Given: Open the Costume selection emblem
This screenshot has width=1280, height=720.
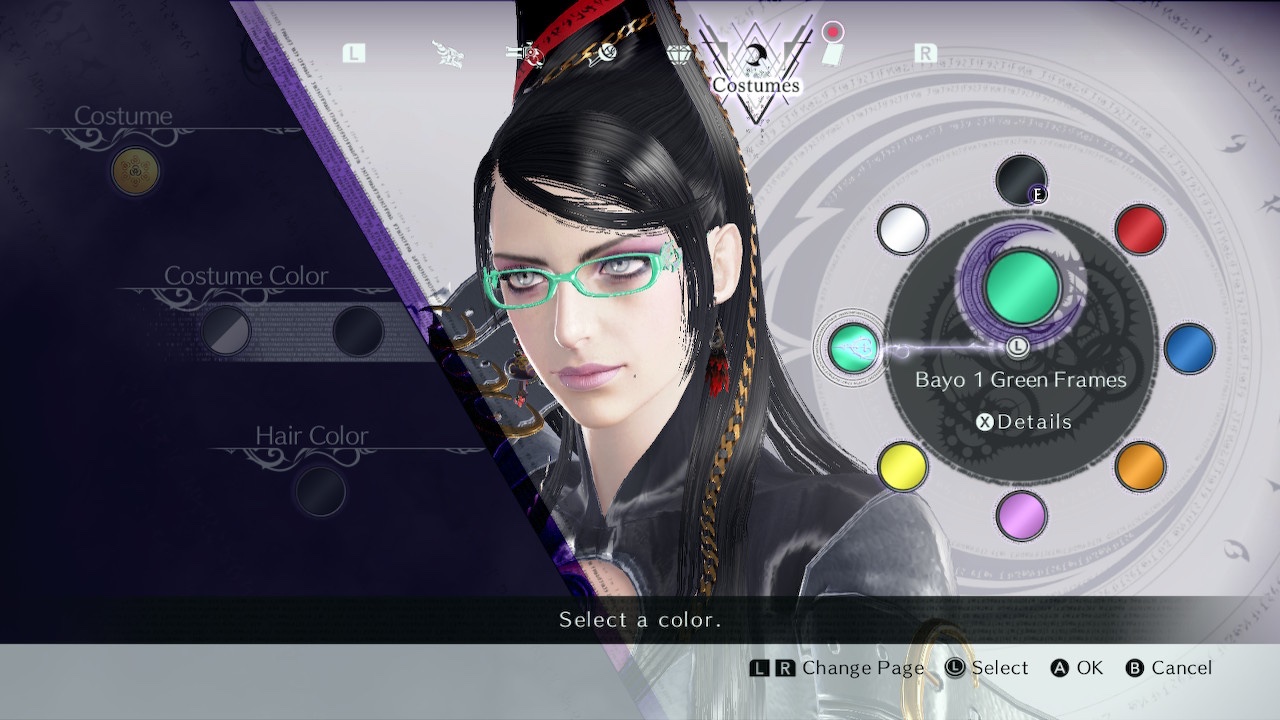Looking at the screenshot, I should [135, 171].
